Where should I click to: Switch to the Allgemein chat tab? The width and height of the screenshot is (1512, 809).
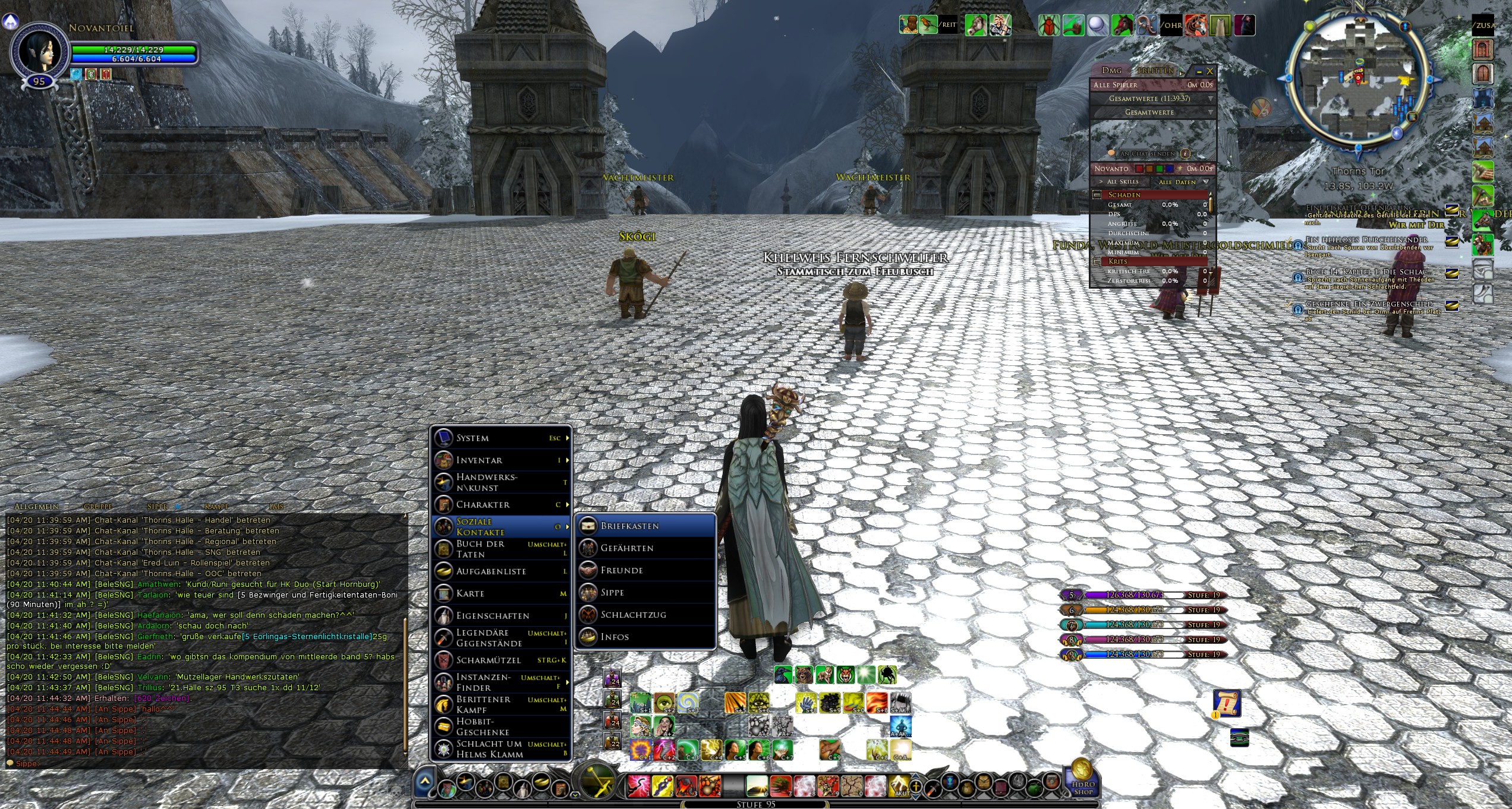coord(36,507)
